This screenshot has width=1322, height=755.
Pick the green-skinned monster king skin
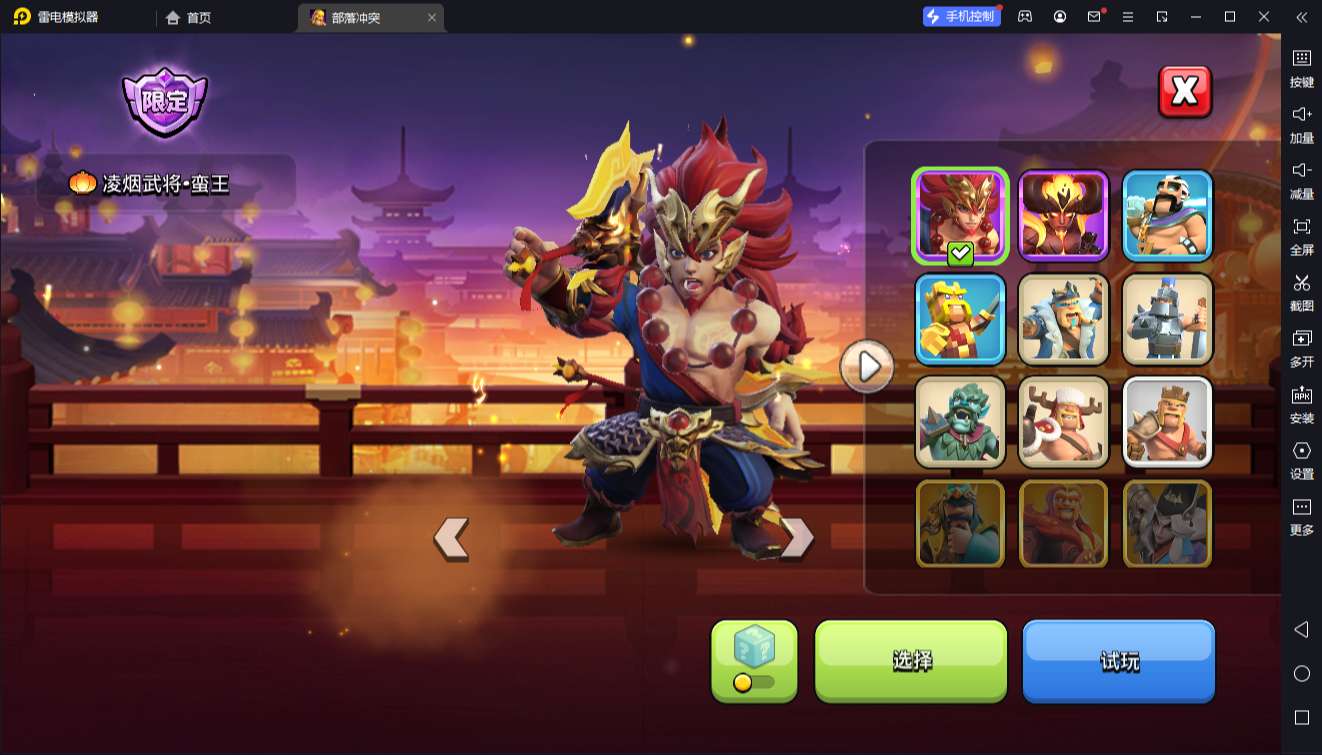click(x=960, y=421)
